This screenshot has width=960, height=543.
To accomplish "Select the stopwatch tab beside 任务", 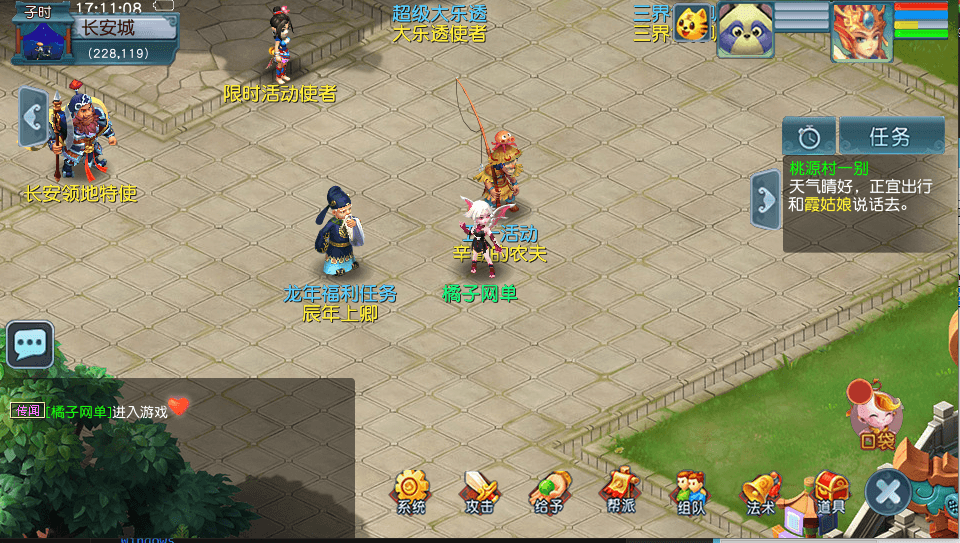I will (x=809, y=136).
